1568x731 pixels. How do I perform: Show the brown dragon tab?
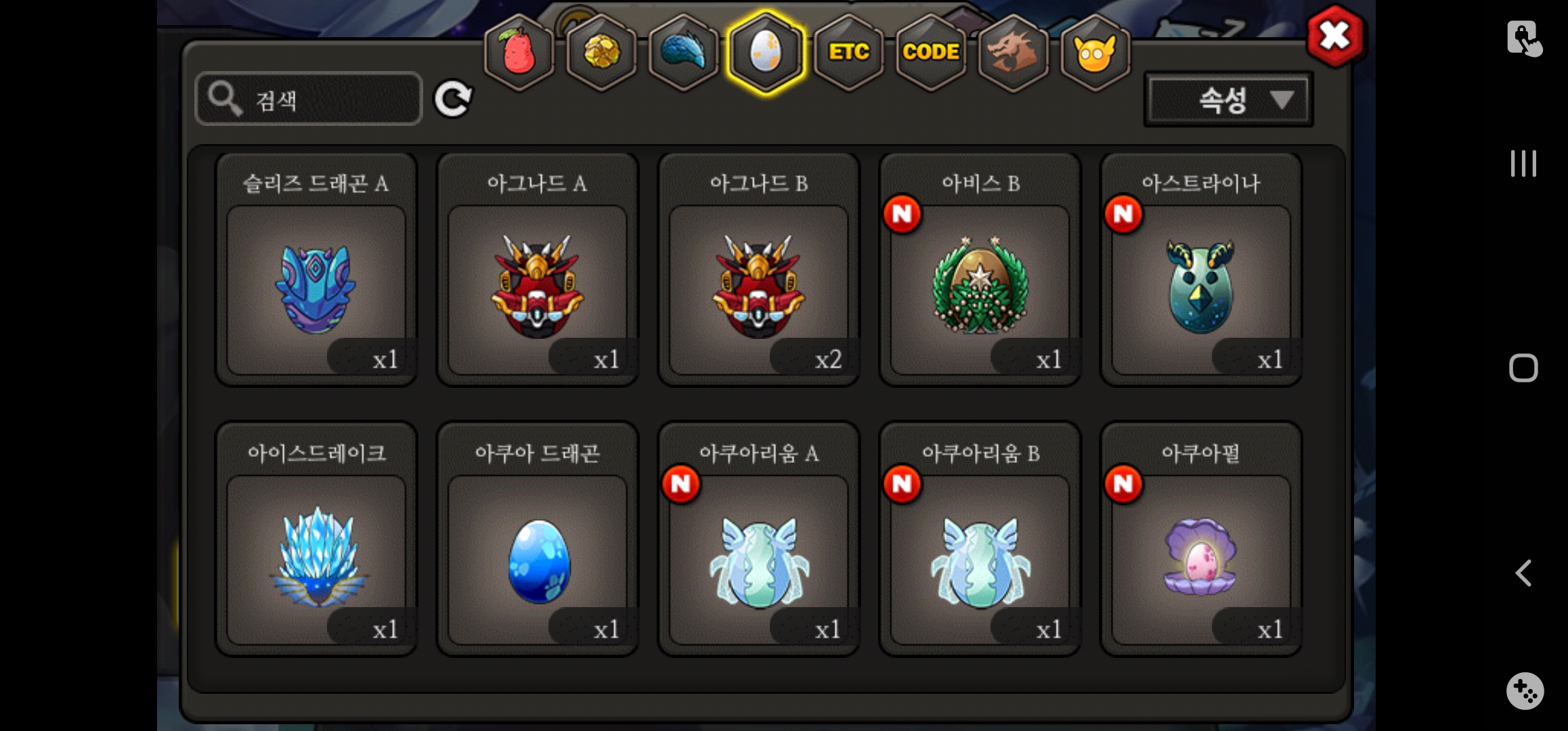pyautogui.click(x=1013, y=52)
